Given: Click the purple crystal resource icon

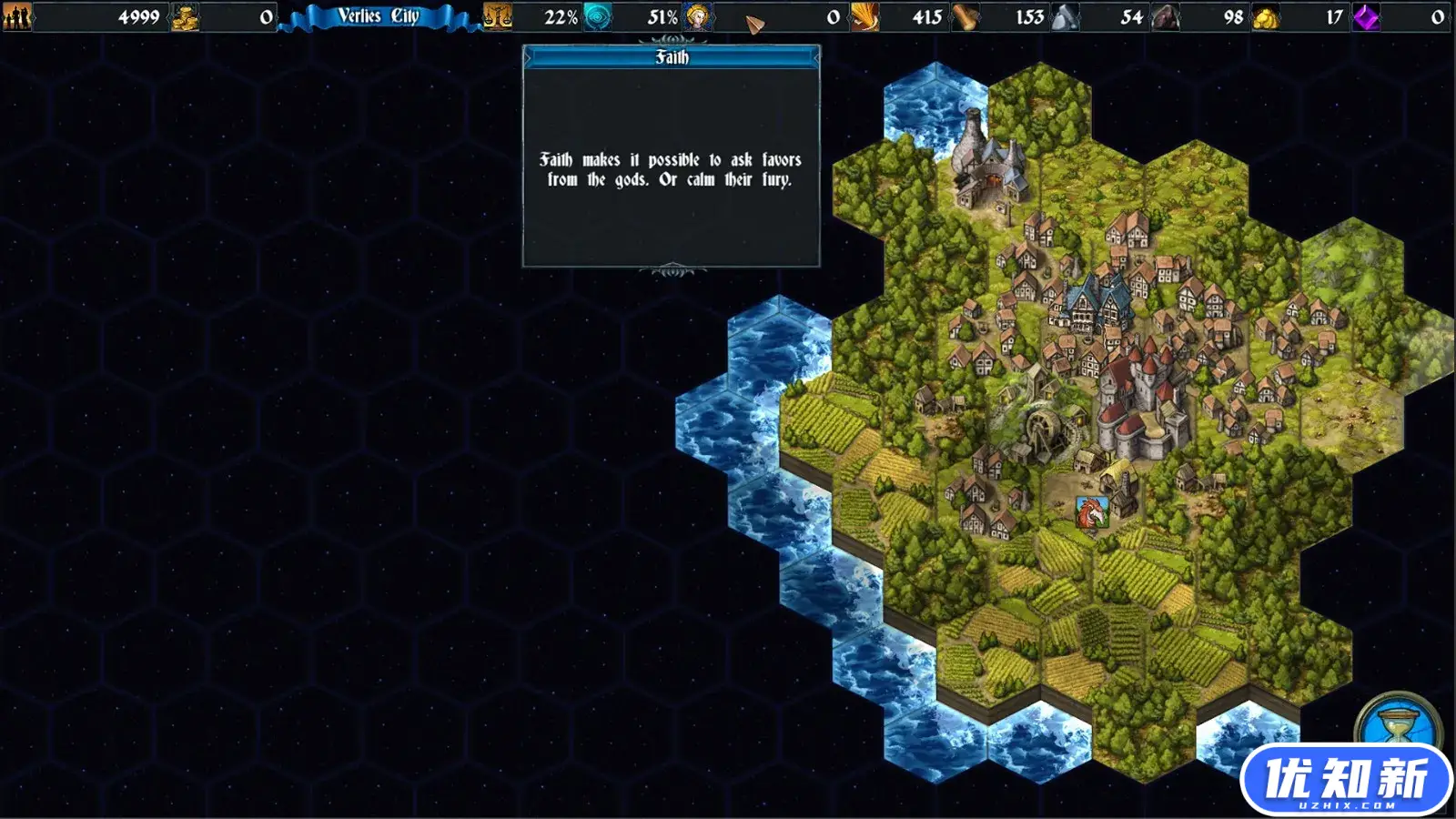Looking at the screenshot, I should click(x=1366, y=16).
